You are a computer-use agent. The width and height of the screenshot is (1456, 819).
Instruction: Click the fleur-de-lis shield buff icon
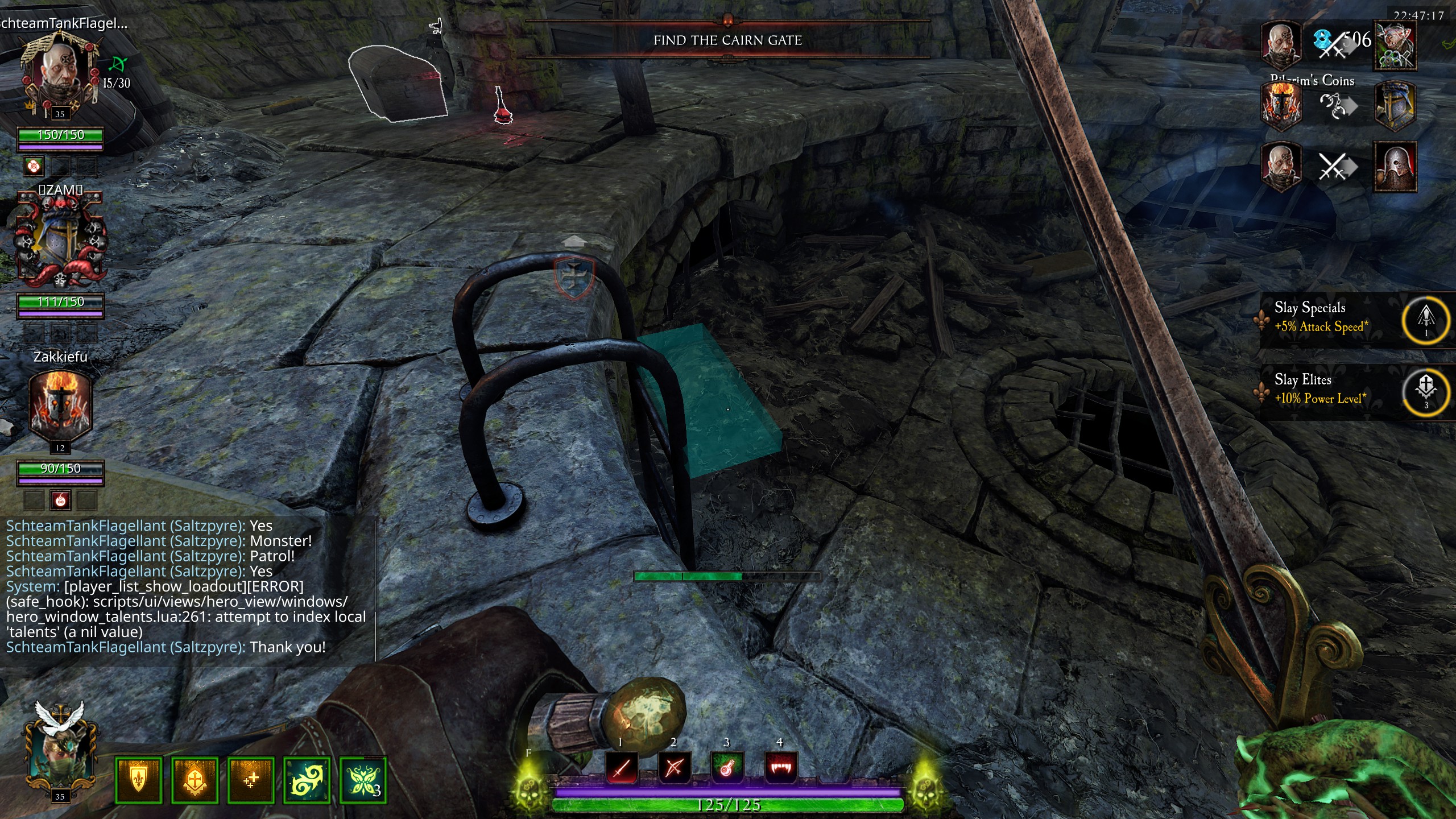[x=138, y=780]
